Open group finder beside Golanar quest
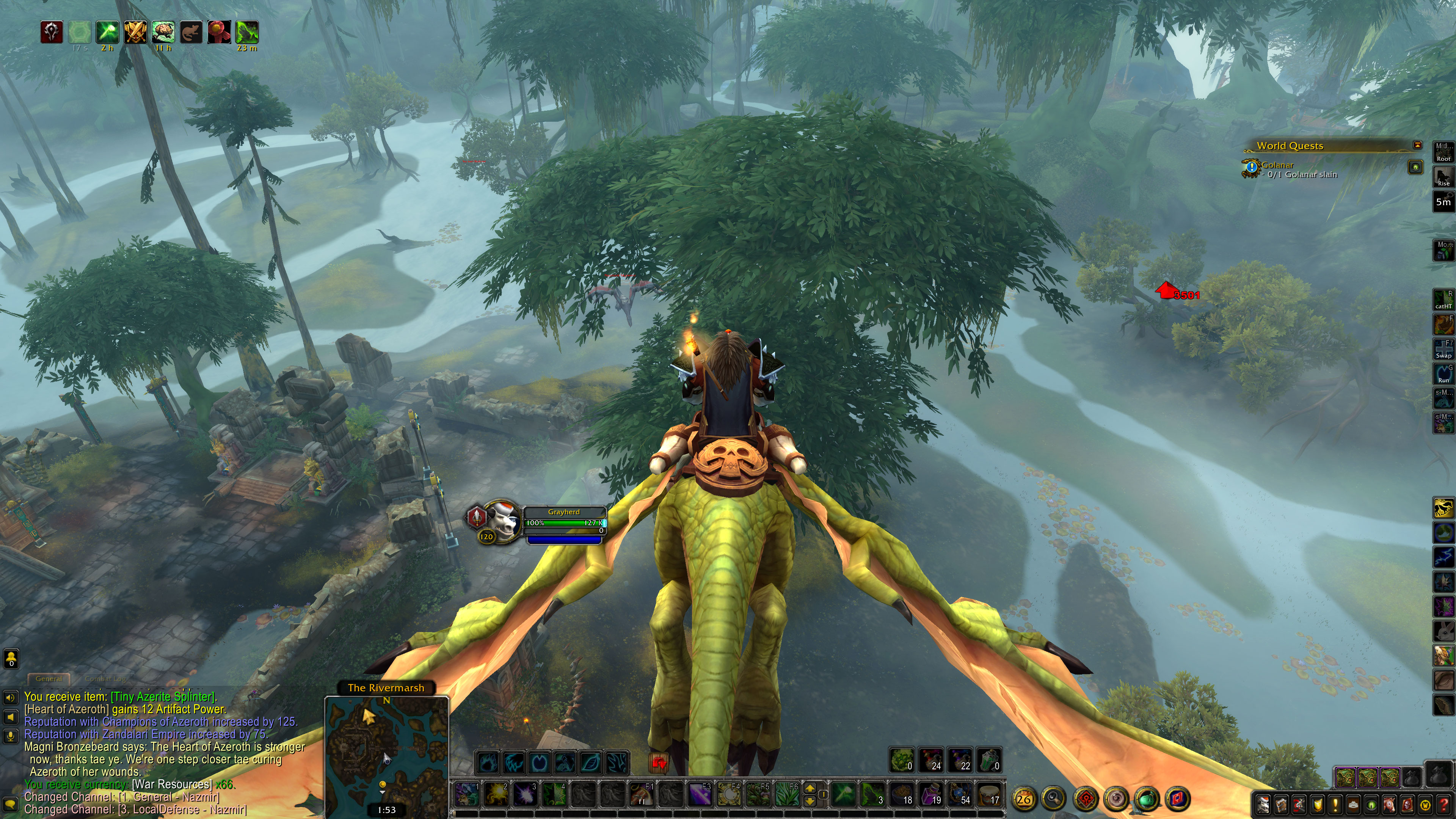This screenshot has width=1456, height=819. click(1415, 167)
